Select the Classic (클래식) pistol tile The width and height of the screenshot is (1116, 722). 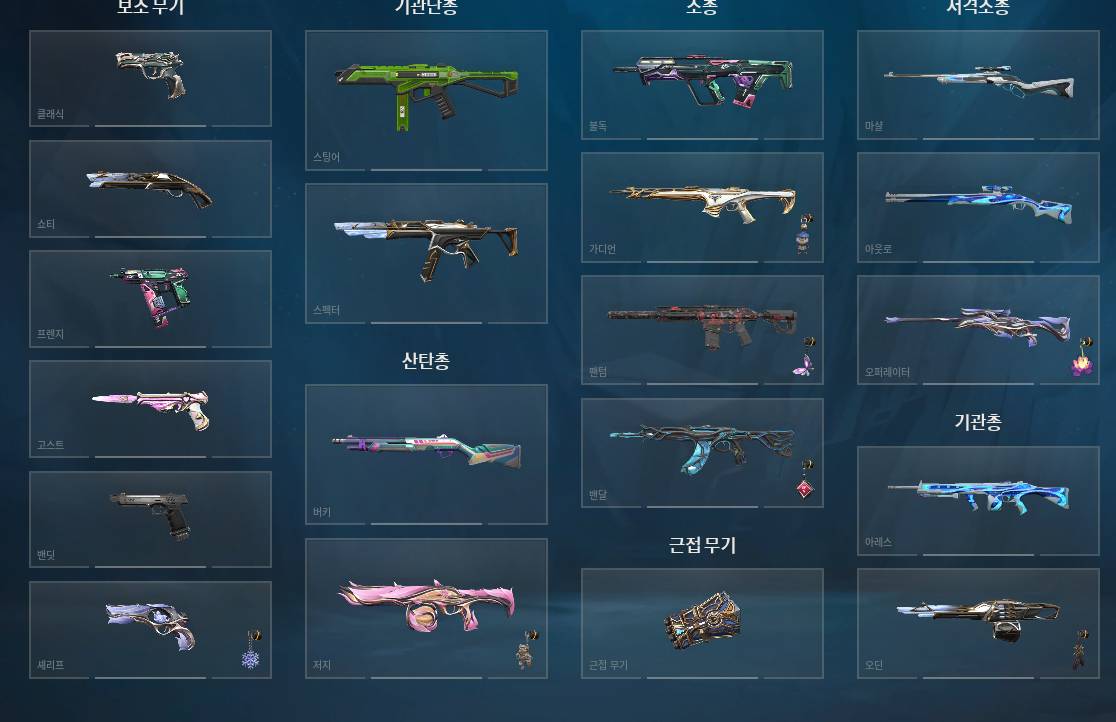click(x=150, y=78)
